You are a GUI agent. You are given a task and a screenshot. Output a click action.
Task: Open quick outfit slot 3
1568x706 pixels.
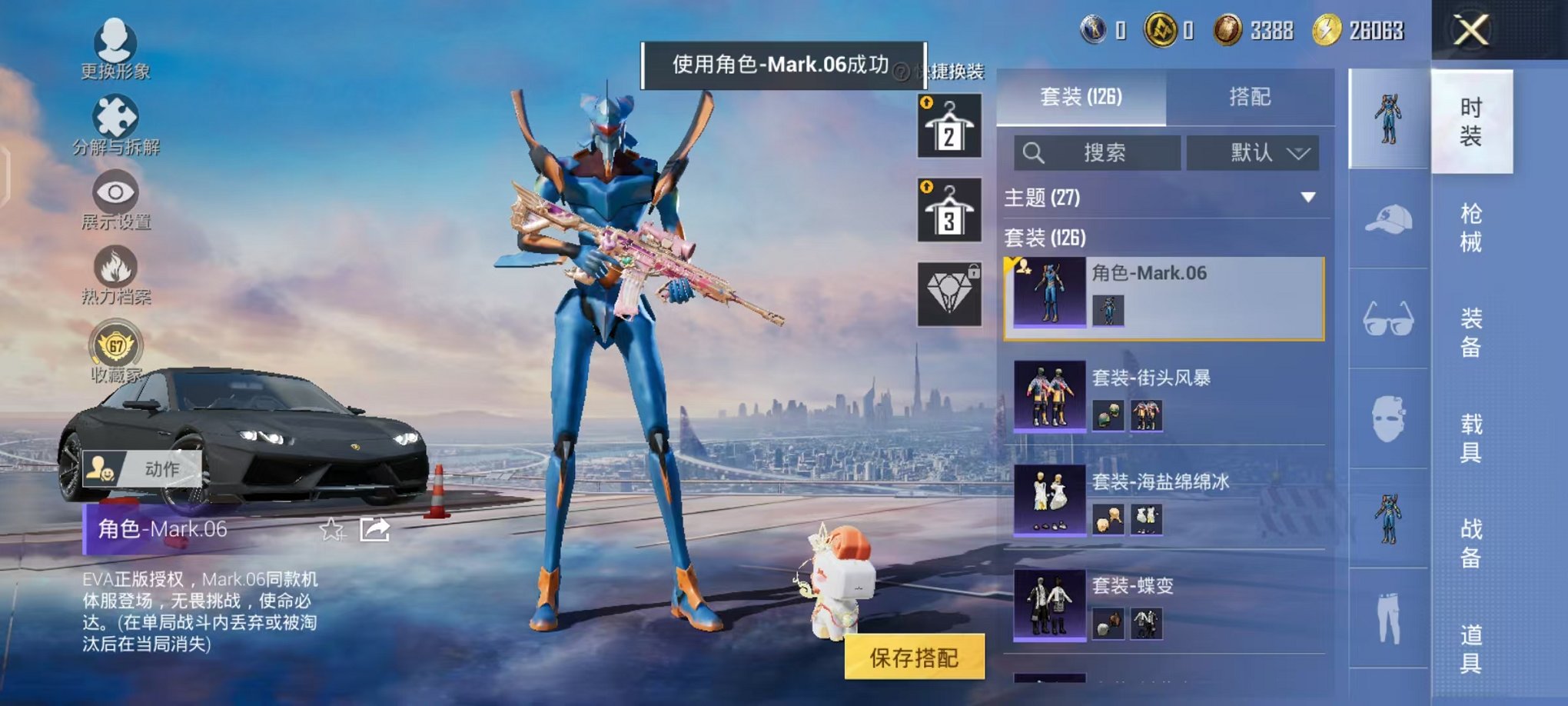(948, 209)
